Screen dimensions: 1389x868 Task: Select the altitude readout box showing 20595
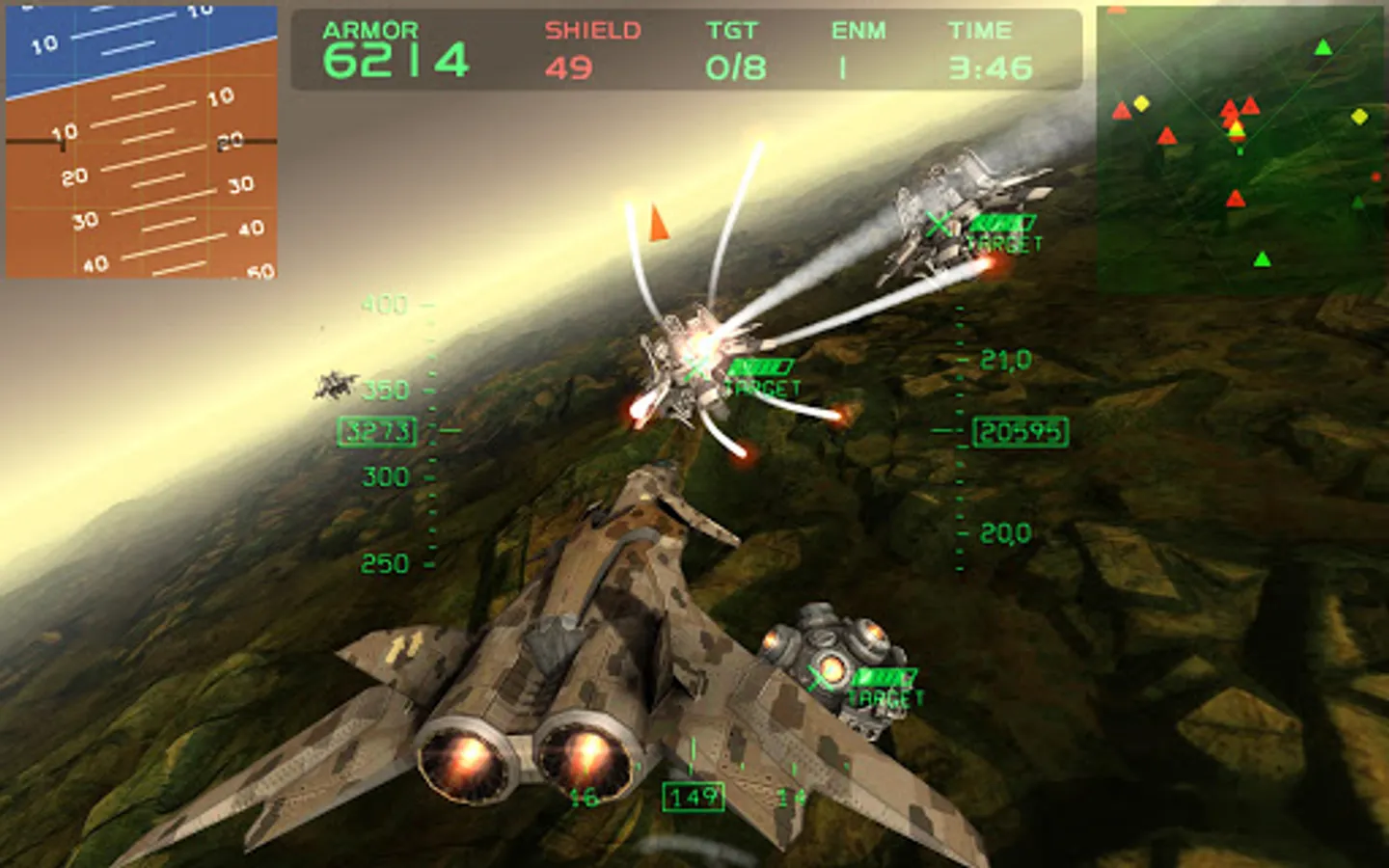(1020, 432)
